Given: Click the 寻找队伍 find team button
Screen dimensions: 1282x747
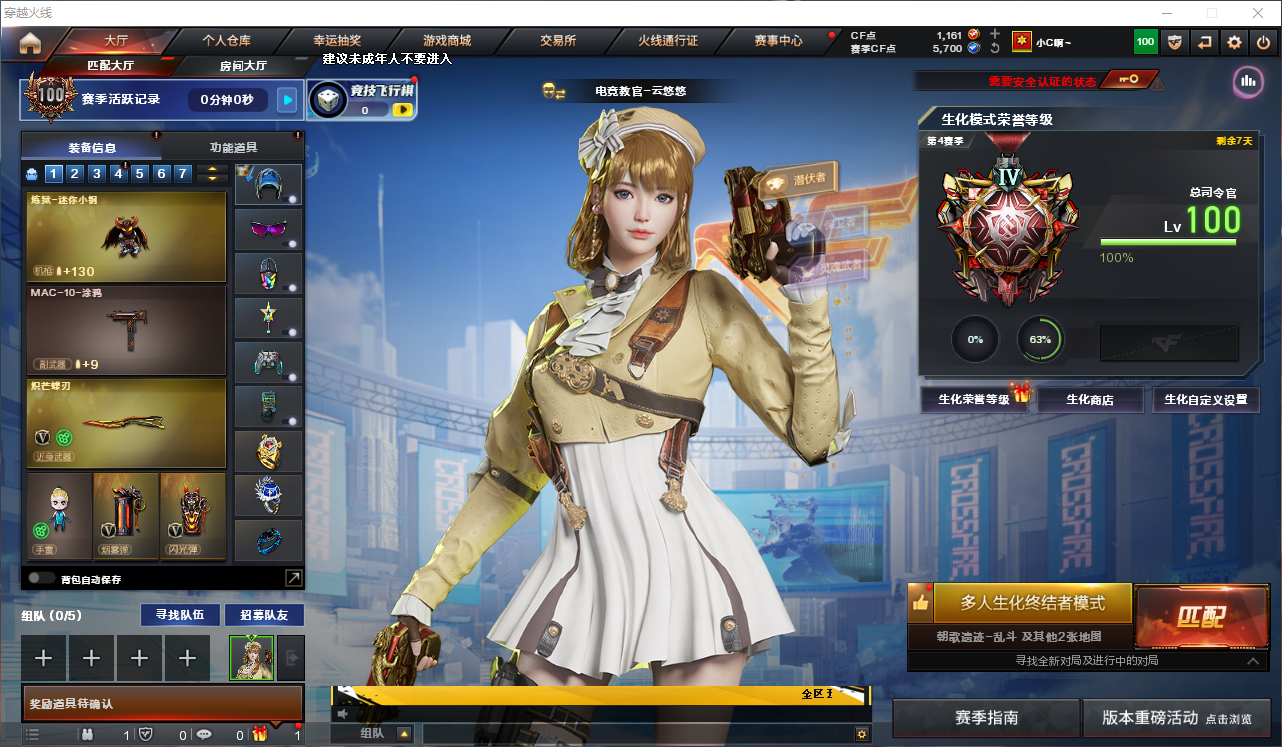Looking at the screenshot, I should tap(179, 615).
